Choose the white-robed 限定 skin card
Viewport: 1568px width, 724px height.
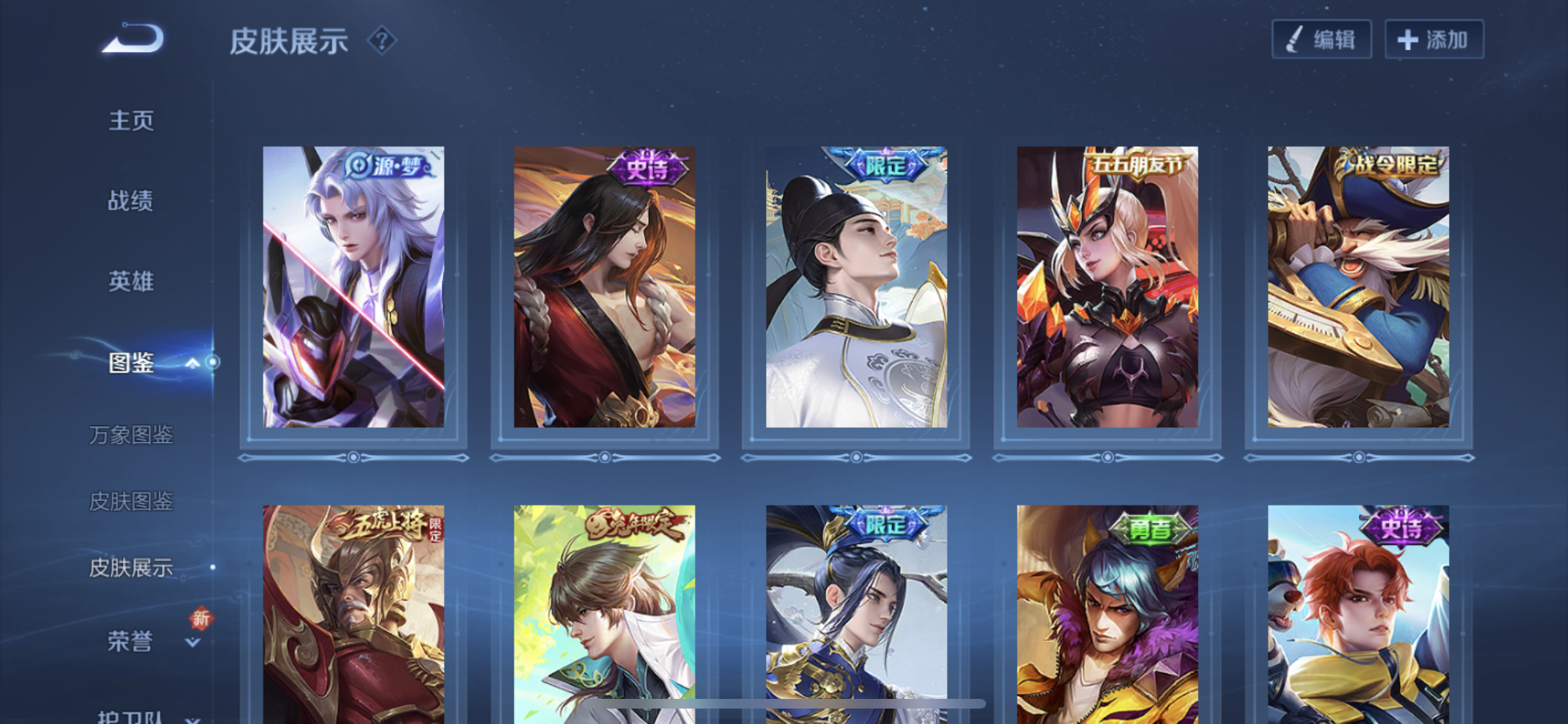pos(856,287)
